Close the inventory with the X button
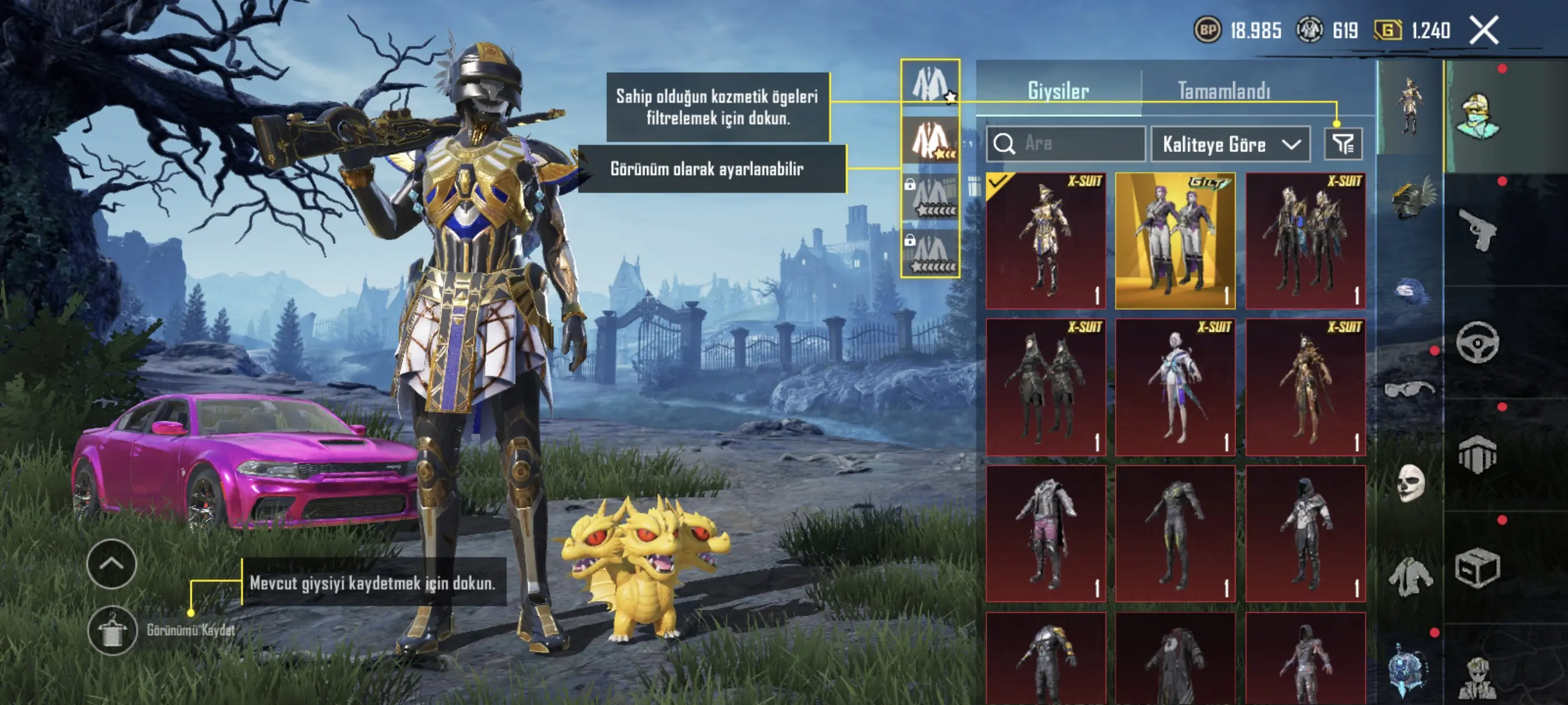 click(1484, 30)
